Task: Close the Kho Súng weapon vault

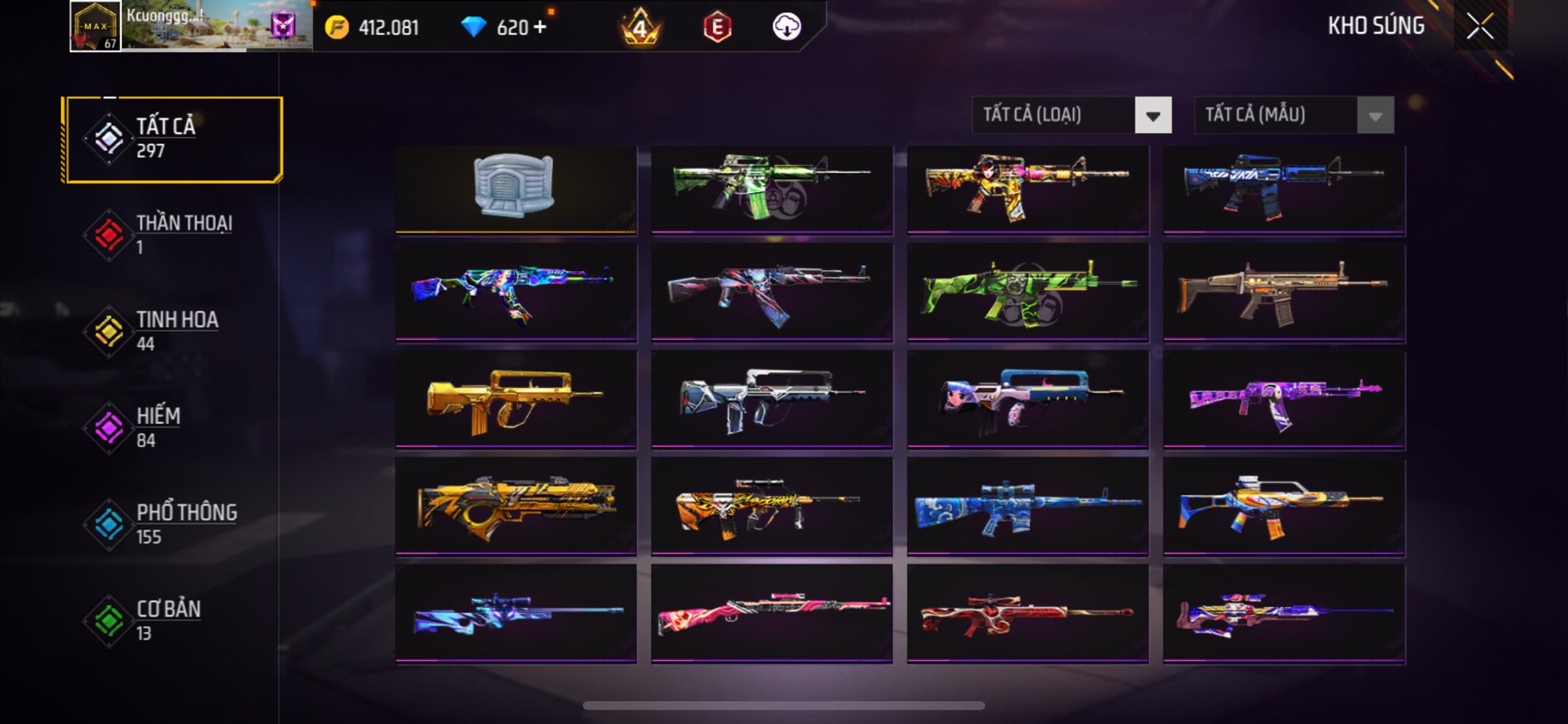Action: pyautogui.click(x=1479, y=27)
